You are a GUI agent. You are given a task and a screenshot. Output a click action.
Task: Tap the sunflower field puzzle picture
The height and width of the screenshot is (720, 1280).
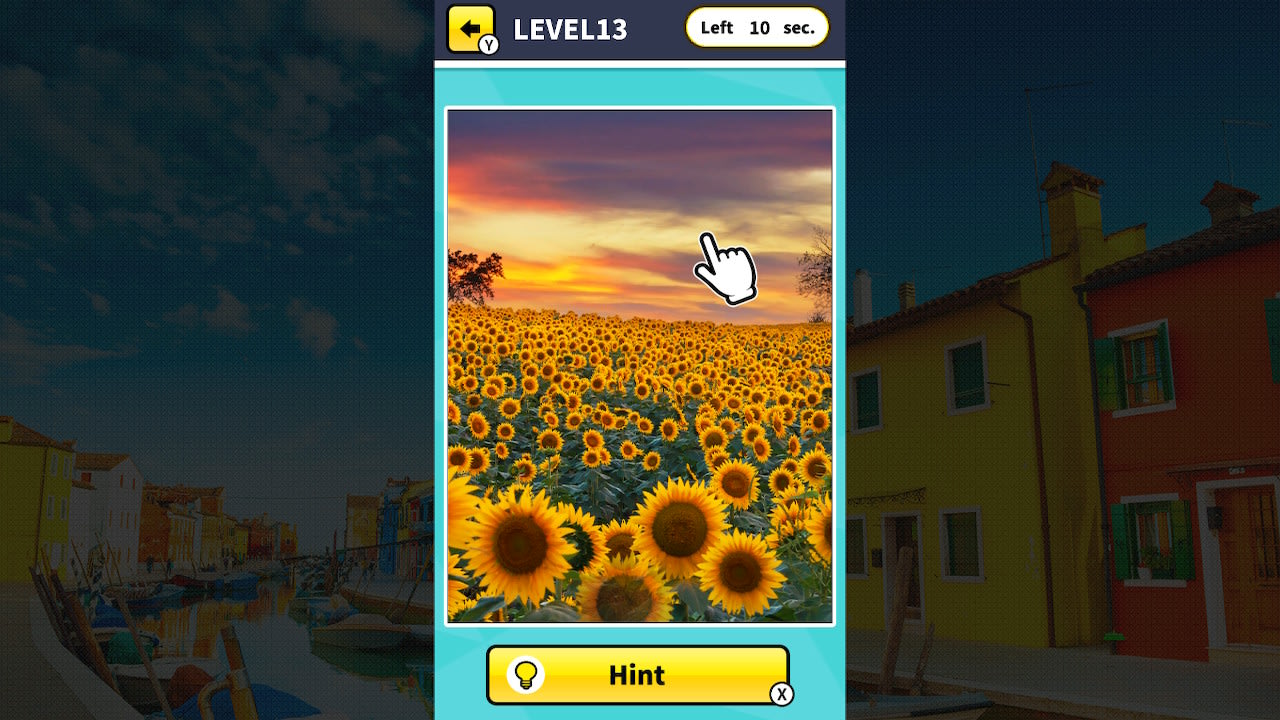click(639, 420)
